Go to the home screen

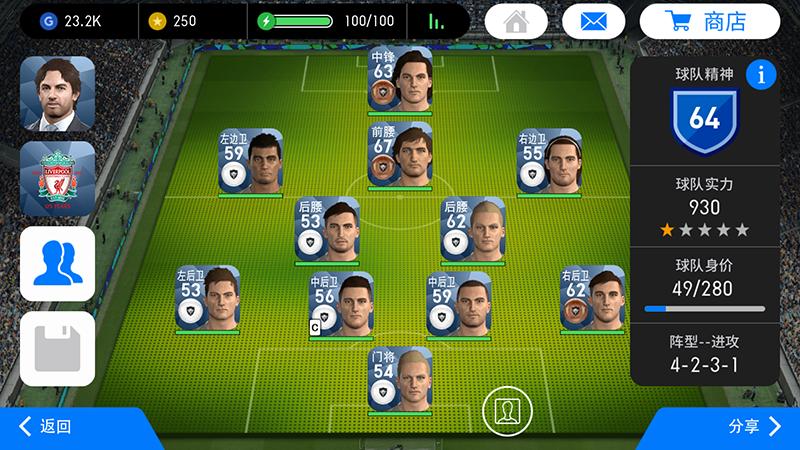click(517, 21)
